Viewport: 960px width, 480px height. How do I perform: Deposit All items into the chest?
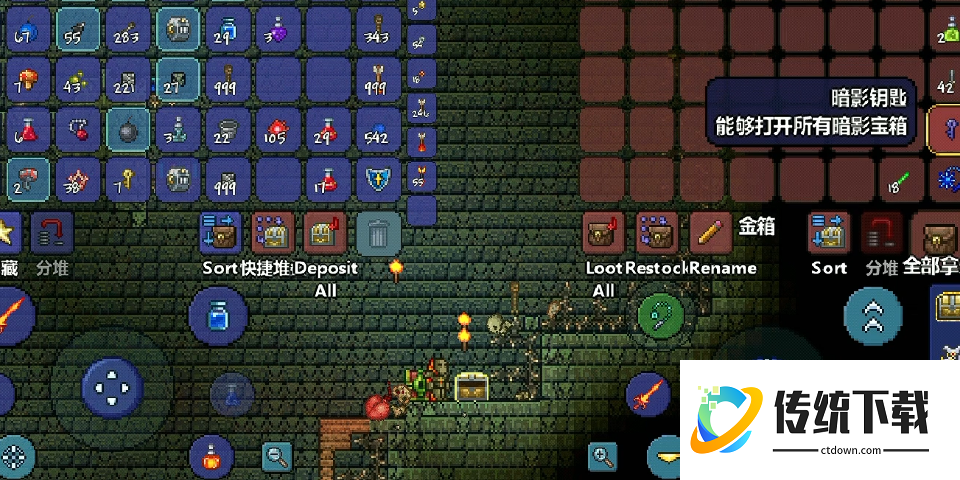click(325, 234)
